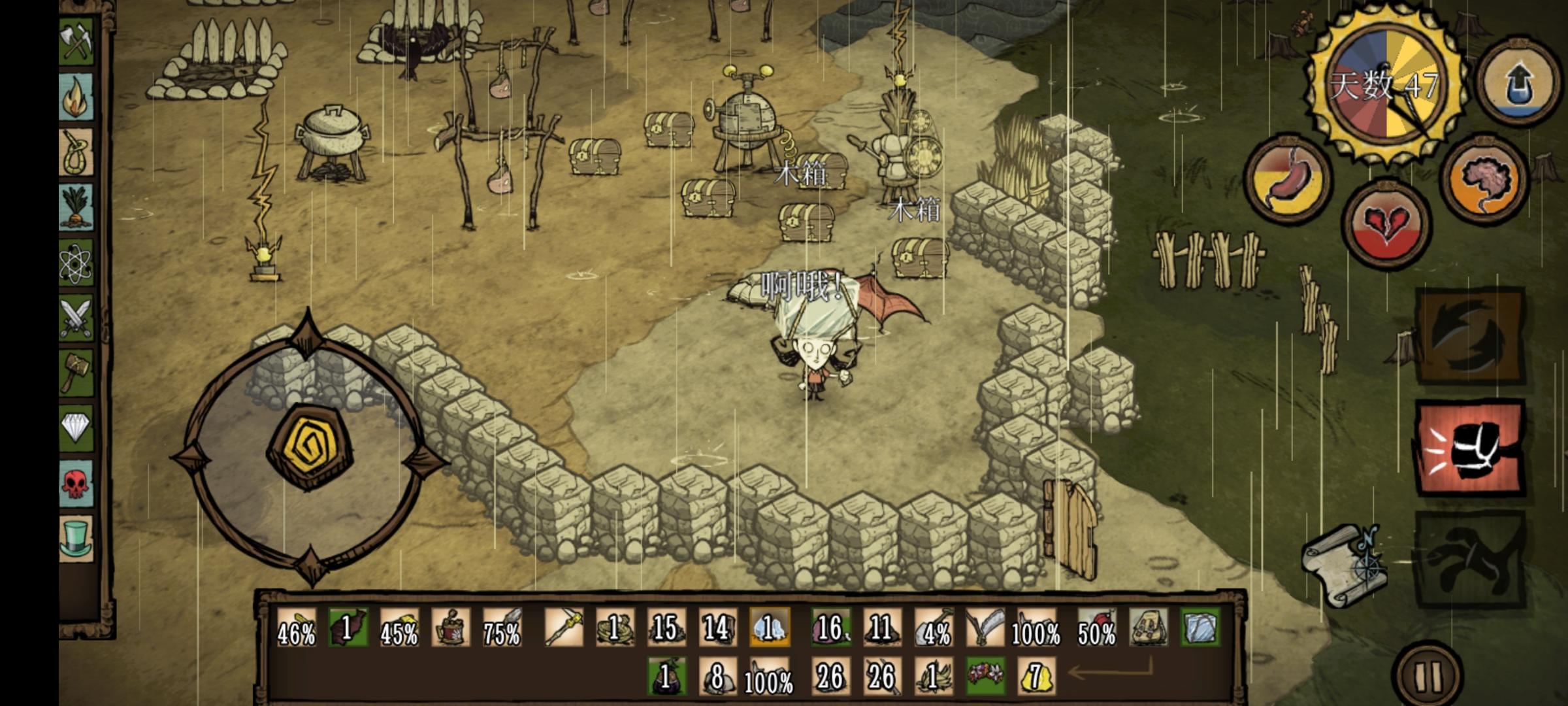Select the gold nugget stack of 7
The image size is (1568, 706).
point(1037,676)
